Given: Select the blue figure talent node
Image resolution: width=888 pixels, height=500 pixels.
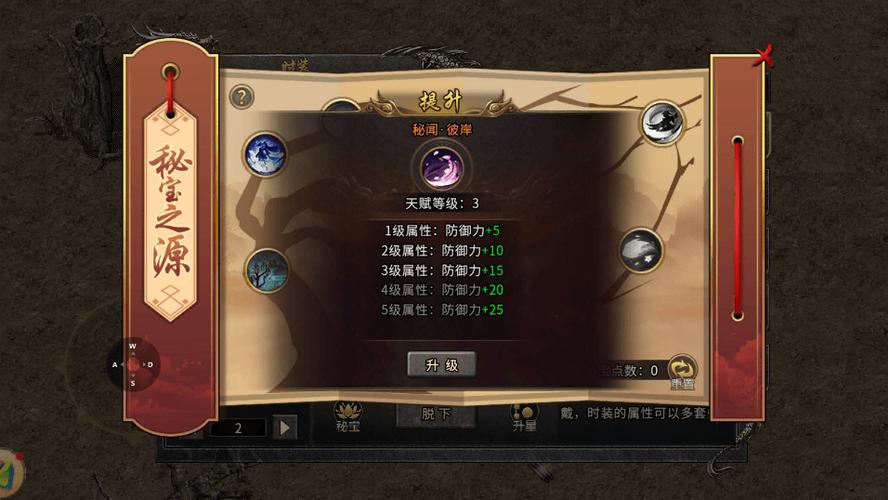Looking at the screenshot, I should point(266,153).
